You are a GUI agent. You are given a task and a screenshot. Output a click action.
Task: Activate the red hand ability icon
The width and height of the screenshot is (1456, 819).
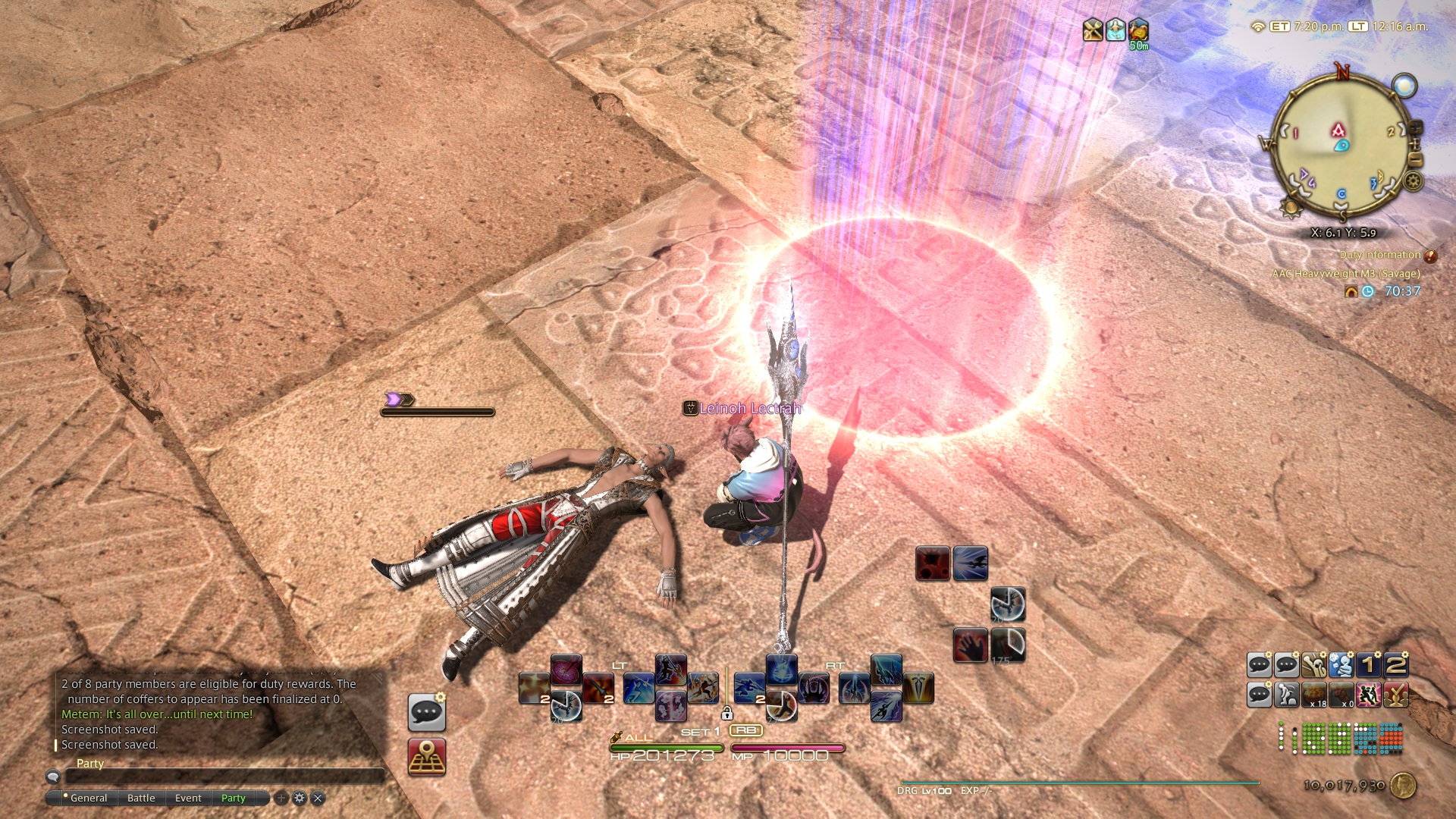pyautogui.click(x=970, y=645)
